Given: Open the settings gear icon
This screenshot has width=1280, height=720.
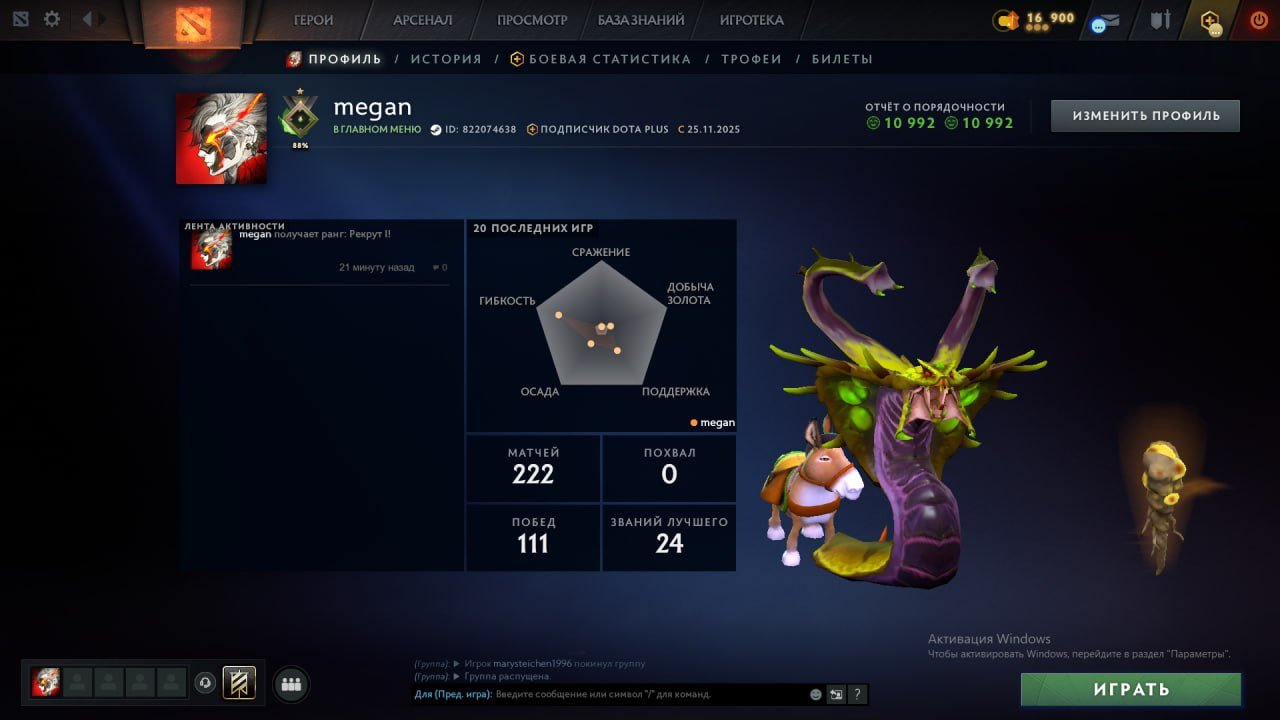Looking at the screenshot, I should tap(53, 18).
